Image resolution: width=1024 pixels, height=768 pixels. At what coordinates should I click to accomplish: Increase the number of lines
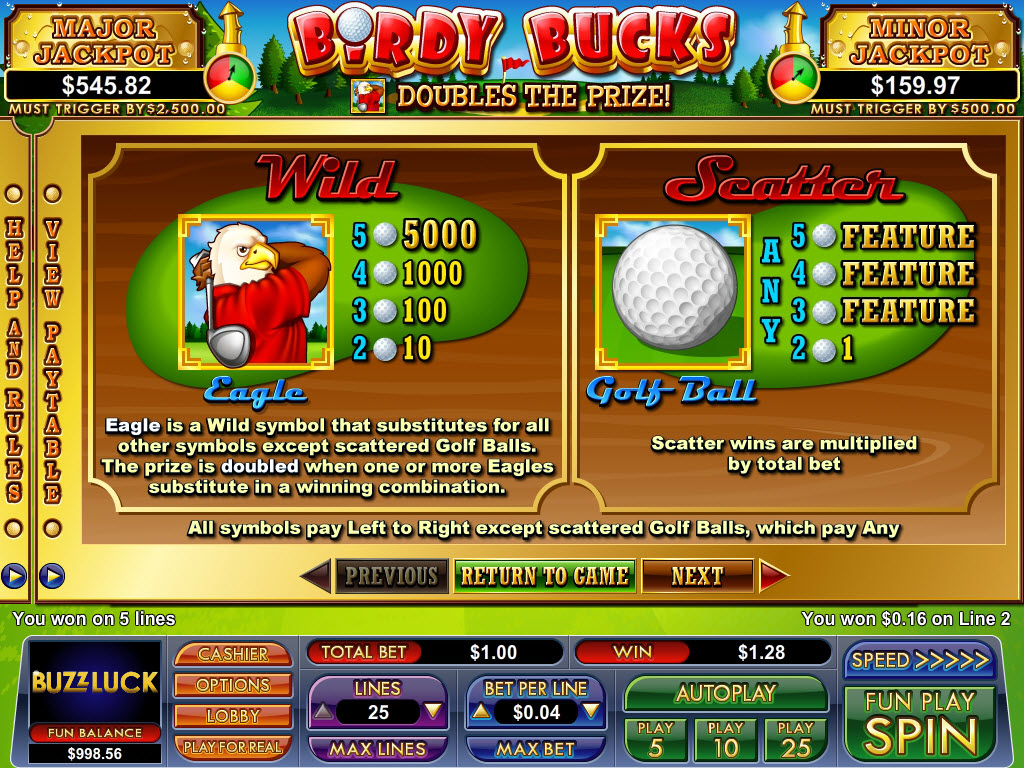pos(322,712)
